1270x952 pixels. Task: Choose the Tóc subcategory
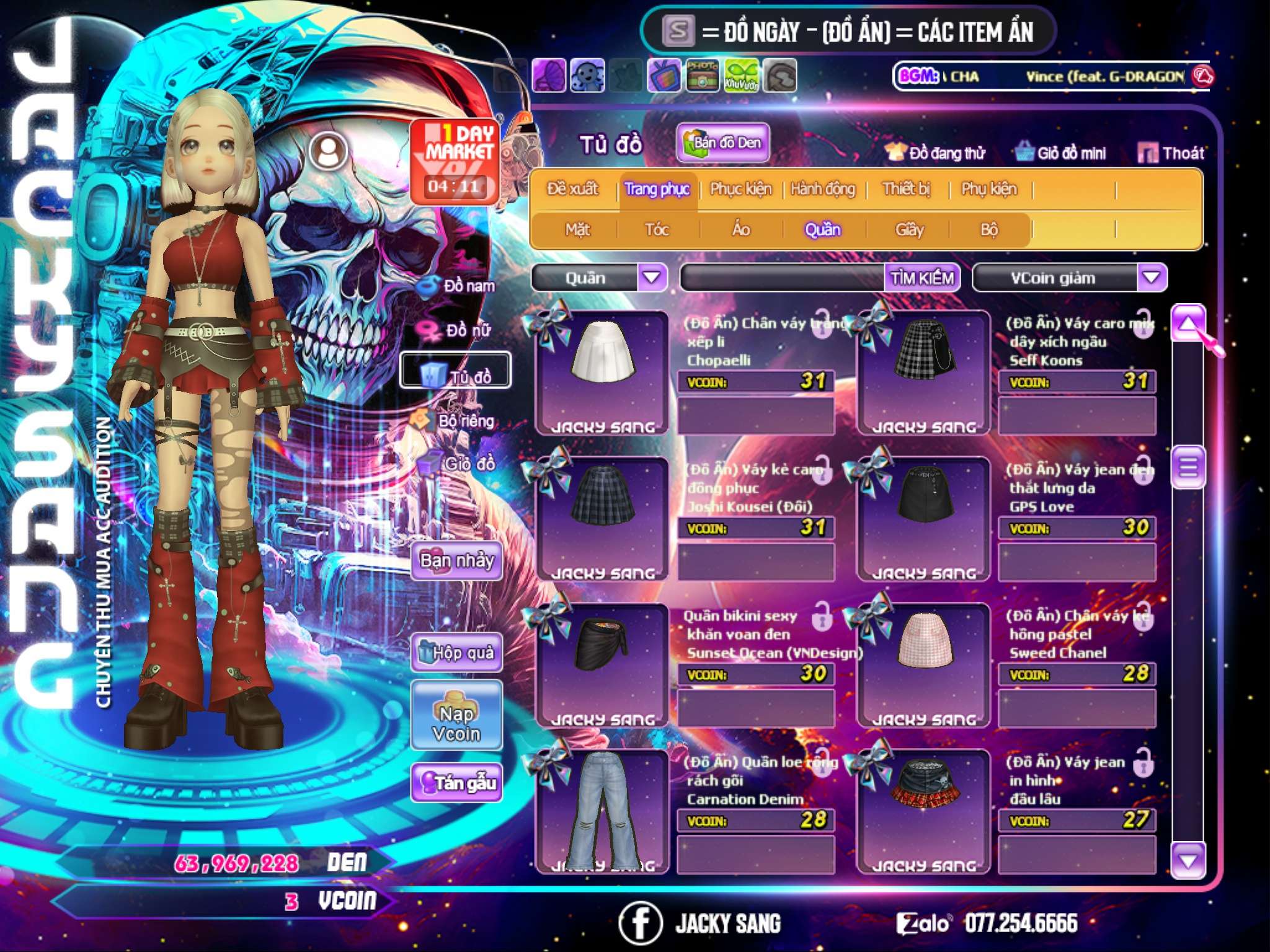pyautogui.click(x=657, y=230)
